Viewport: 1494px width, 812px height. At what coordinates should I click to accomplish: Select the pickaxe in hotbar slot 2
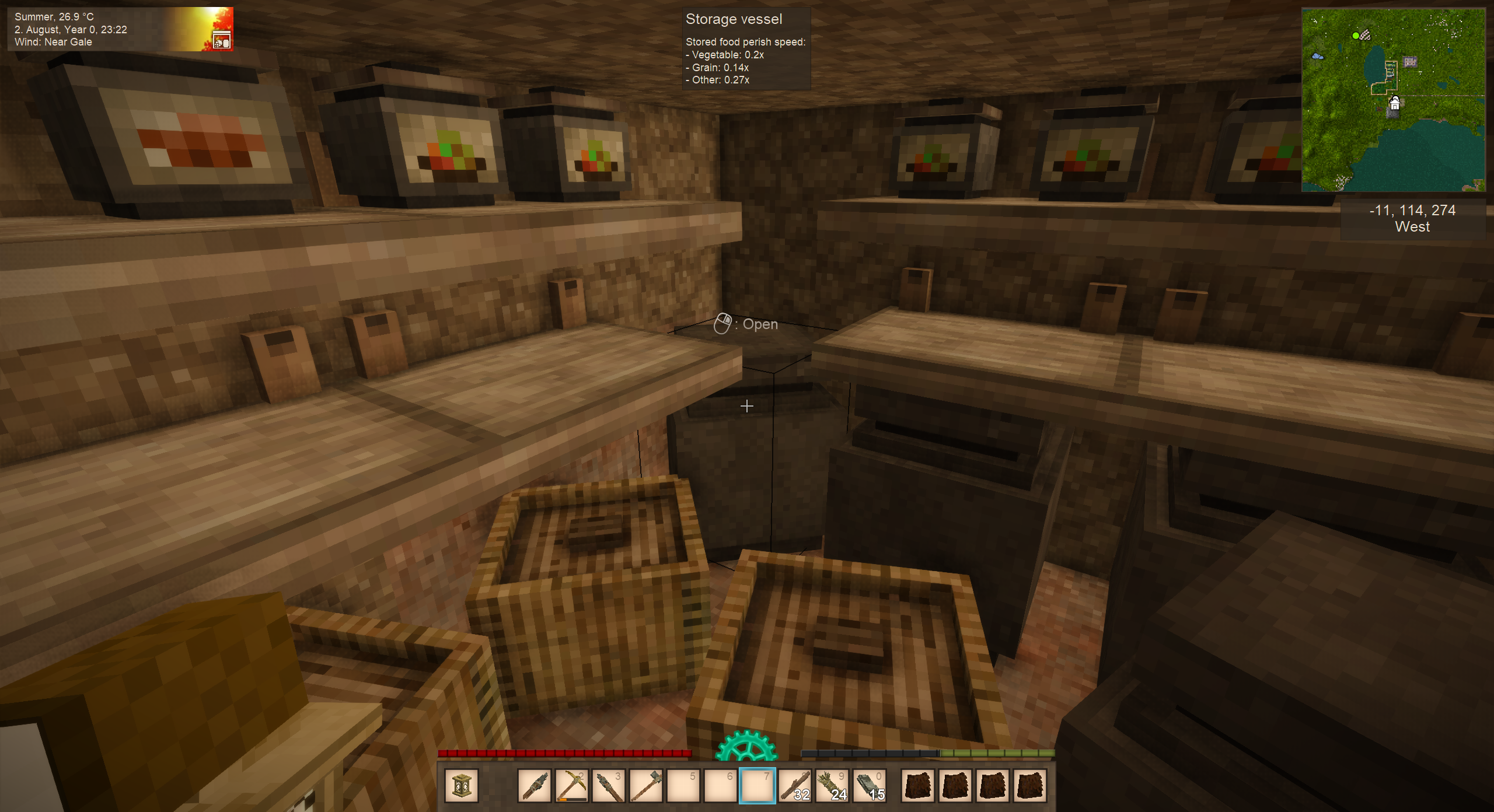(x=571, y=786)
